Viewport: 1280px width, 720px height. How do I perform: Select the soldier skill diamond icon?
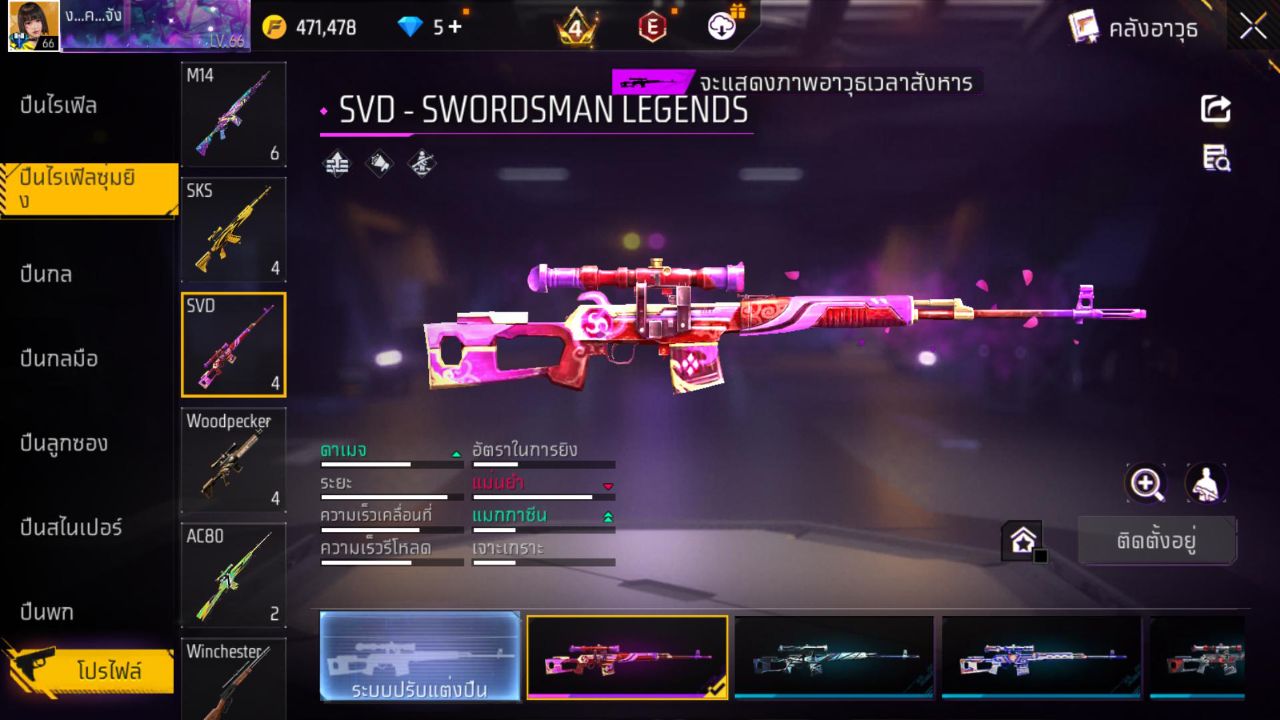420,163
